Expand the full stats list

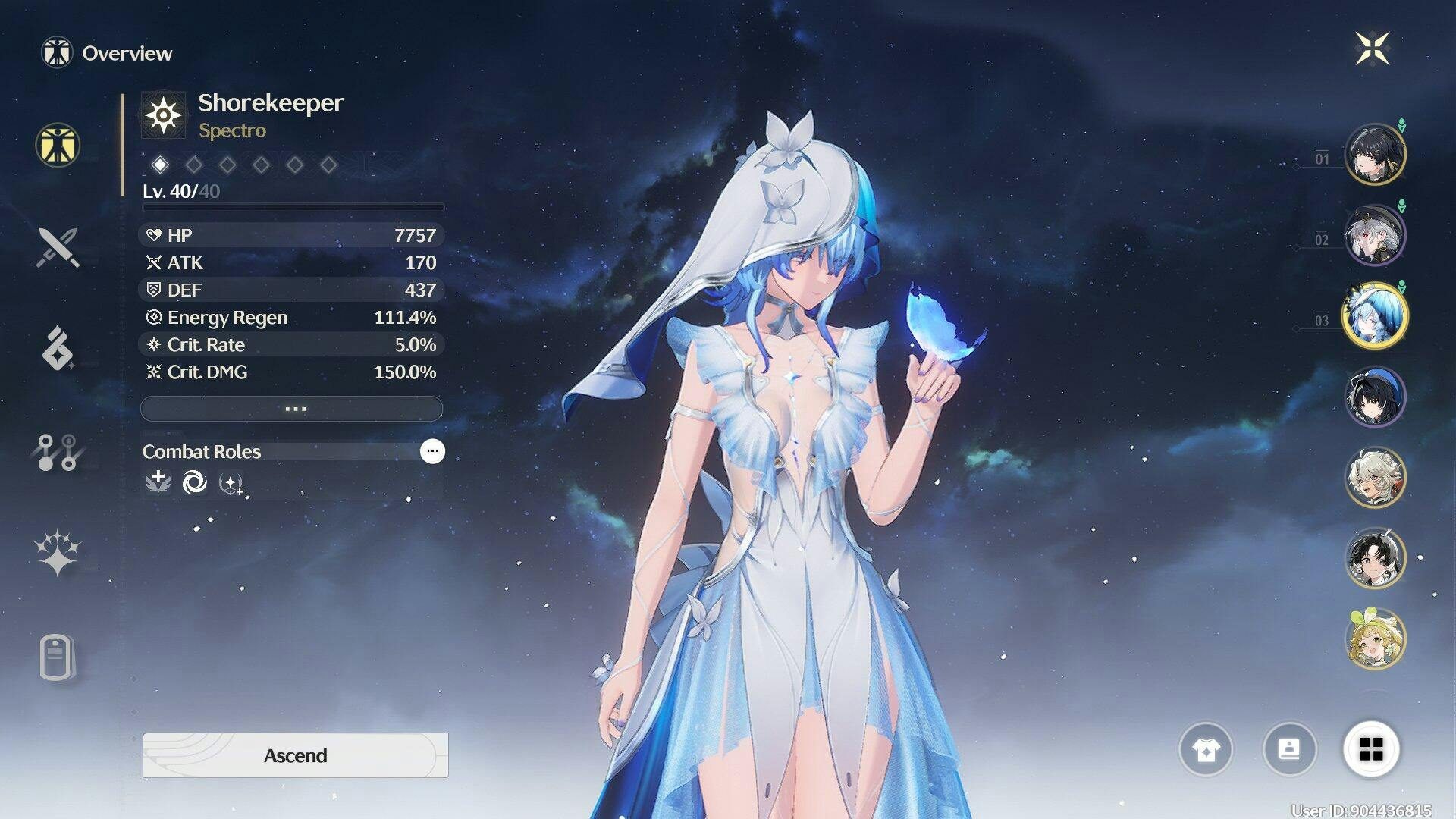pos(292,409)
